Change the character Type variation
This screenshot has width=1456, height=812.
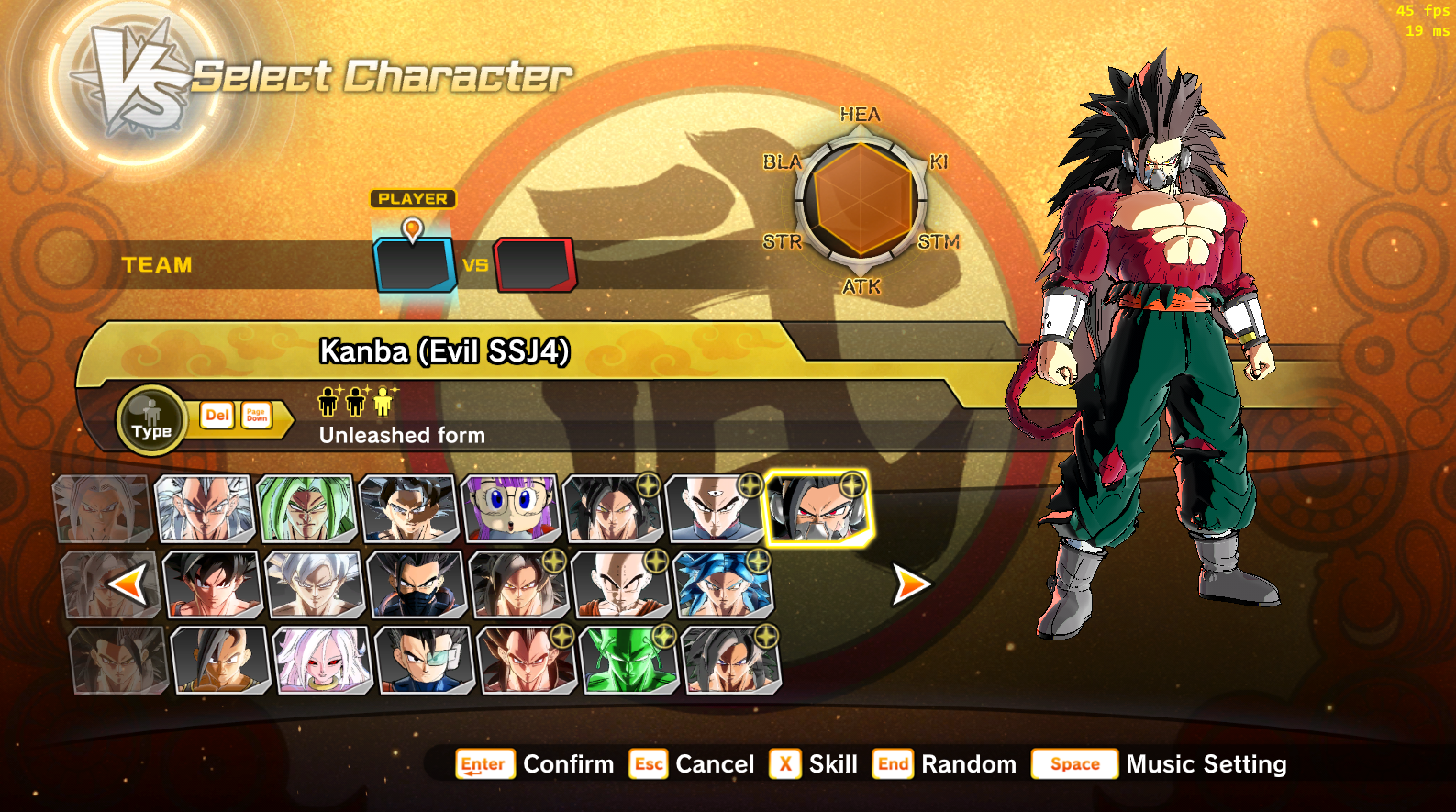(x=151, y=421)
